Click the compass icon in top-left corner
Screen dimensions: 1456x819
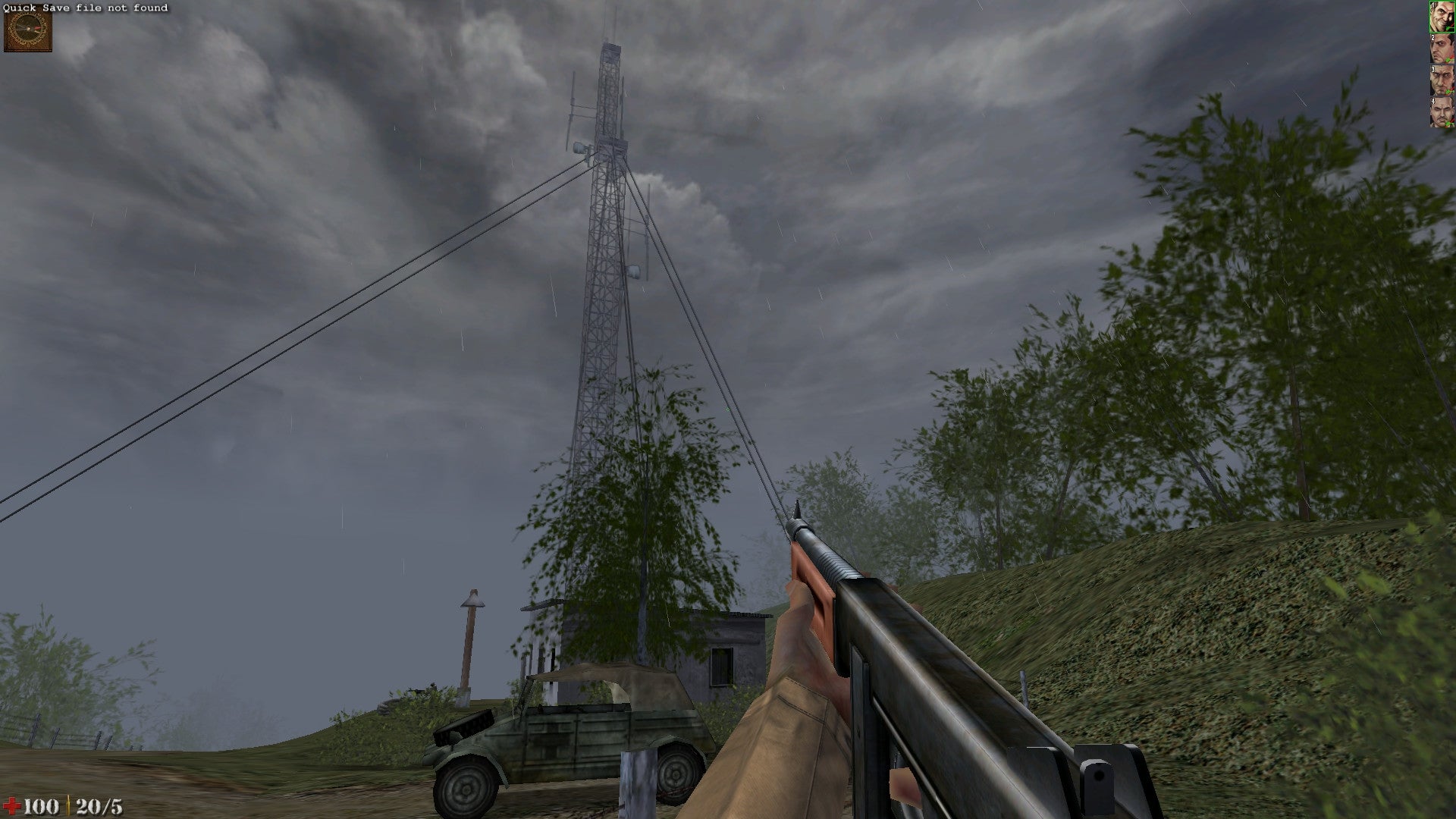click(x=28, y=30)
